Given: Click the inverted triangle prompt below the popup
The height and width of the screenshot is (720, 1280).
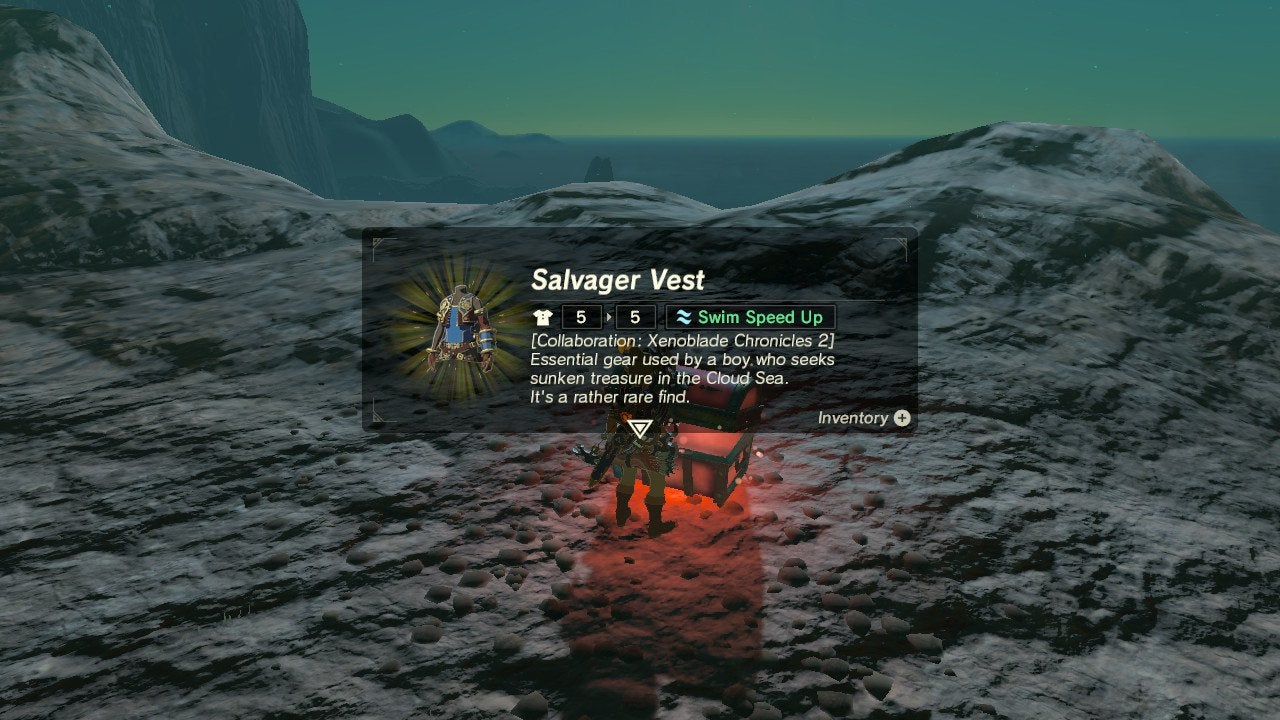Looking at the screenshot, I should point(640,429).
